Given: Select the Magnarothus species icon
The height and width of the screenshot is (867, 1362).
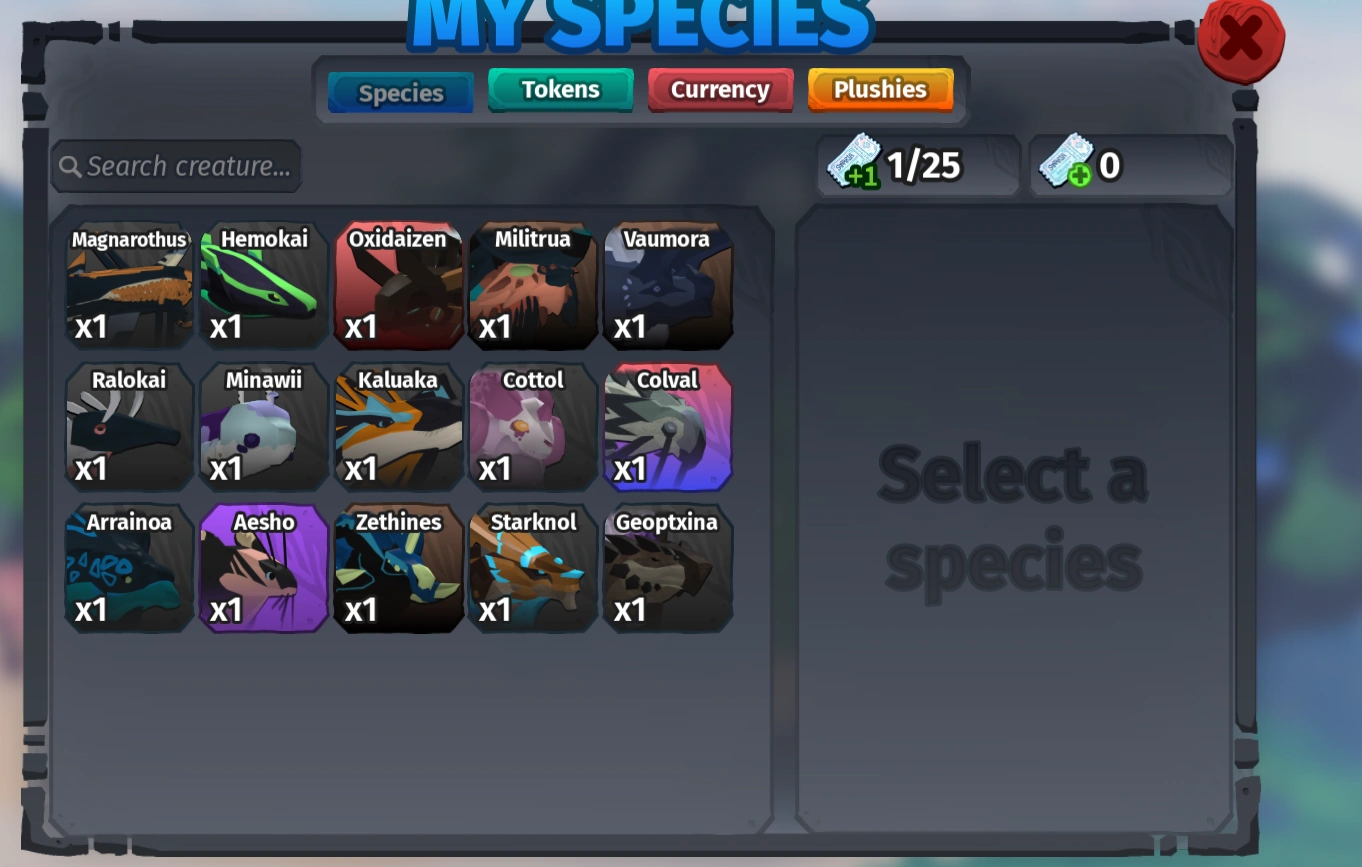Looking at the screenshot, I should tap(128, 285).
